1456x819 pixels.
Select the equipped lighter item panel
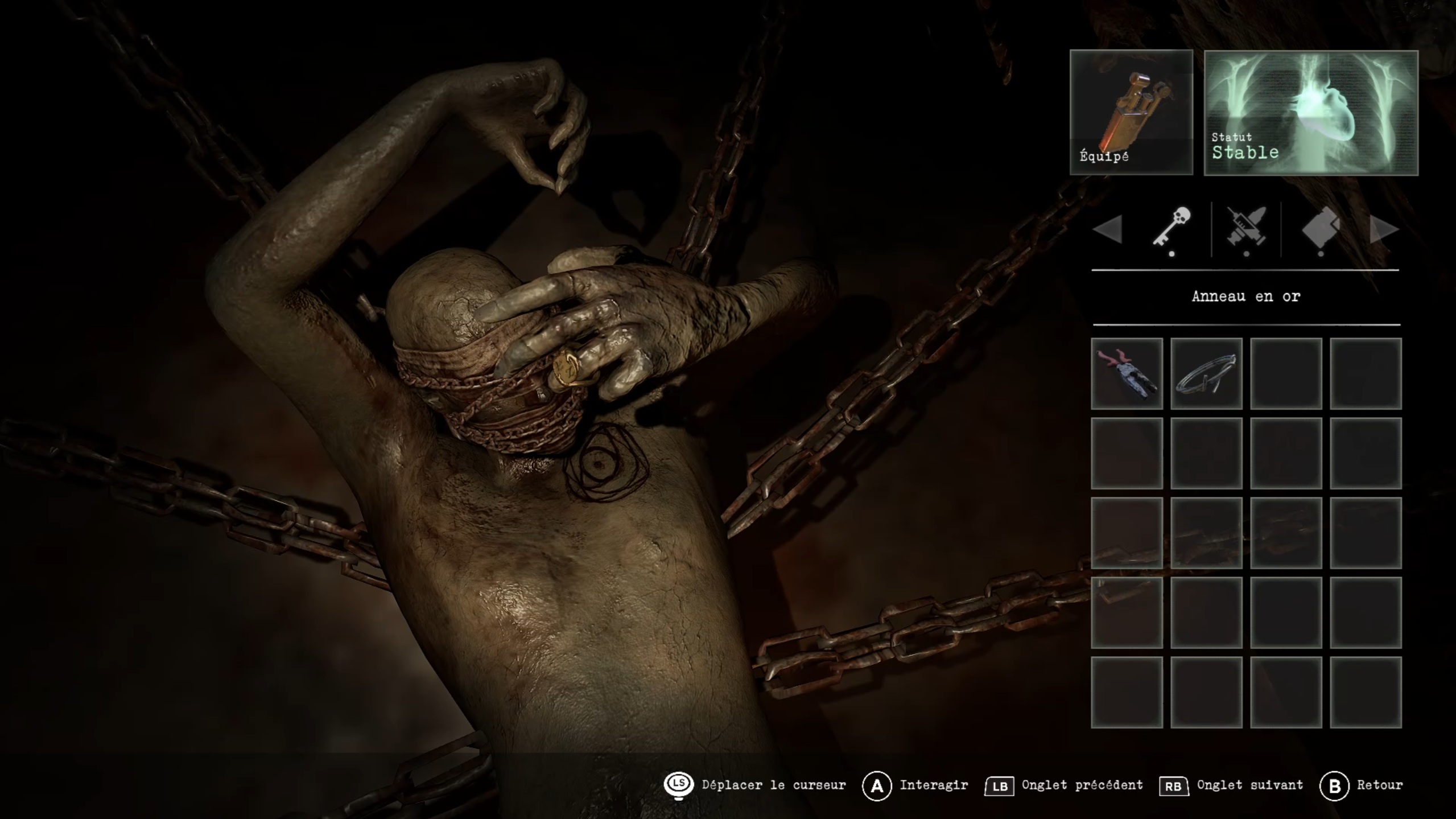pos(1131,112)
